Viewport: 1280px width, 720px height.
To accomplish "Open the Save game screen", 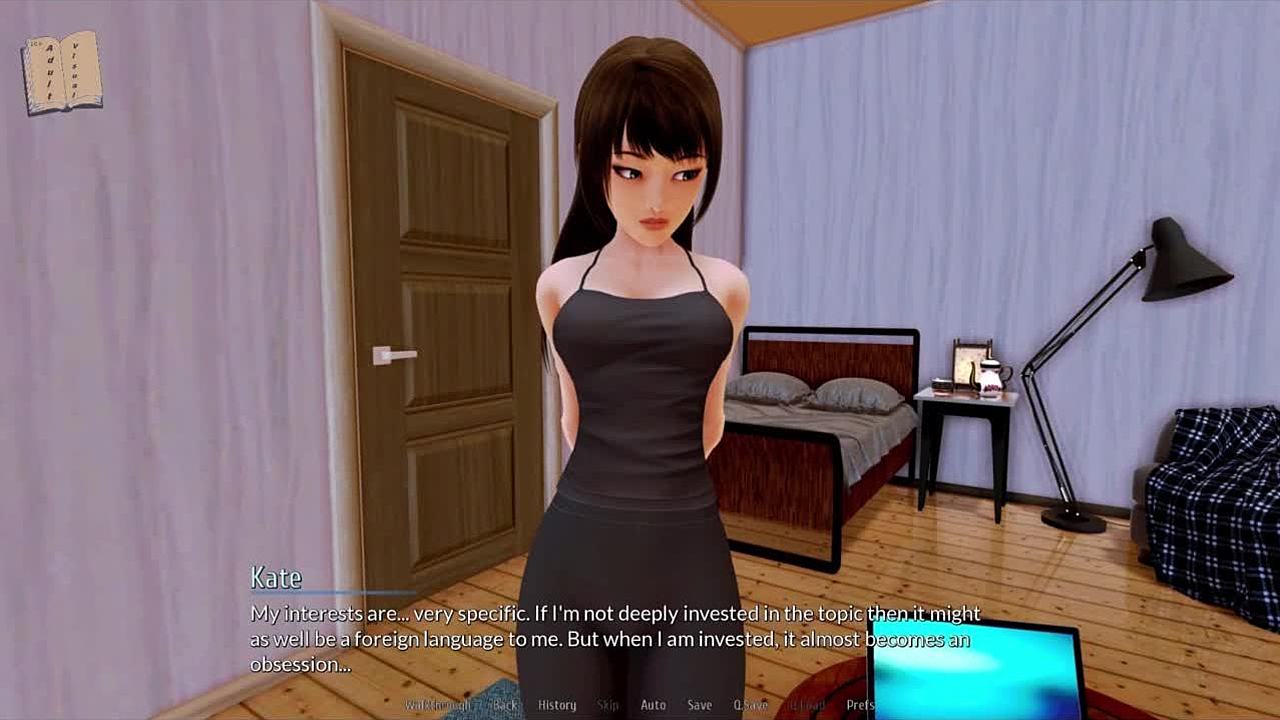I will click(700, 705).
